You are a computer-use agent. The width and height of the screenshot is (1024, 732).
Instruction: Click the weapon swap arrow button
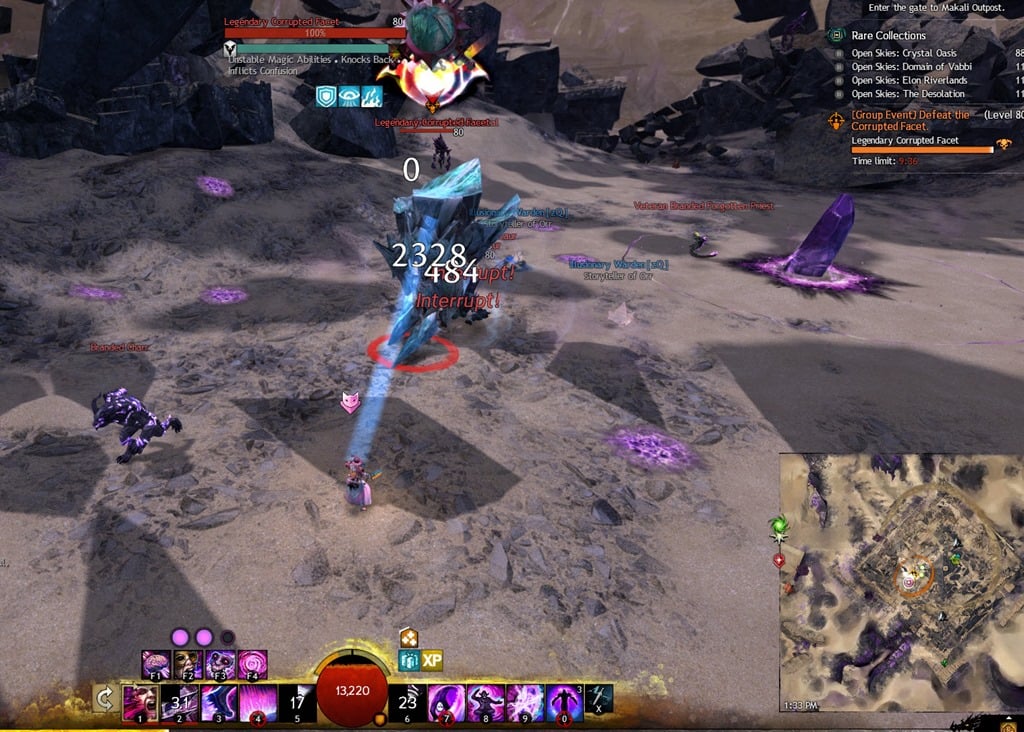coord(104,699)
